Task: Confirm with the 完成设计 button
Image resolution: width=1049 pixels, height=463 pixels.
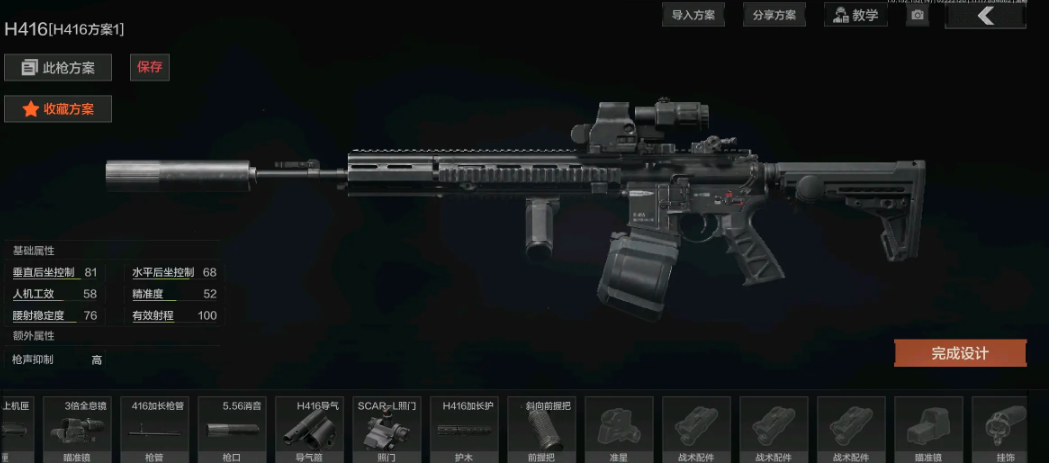Action: [960, 353]
